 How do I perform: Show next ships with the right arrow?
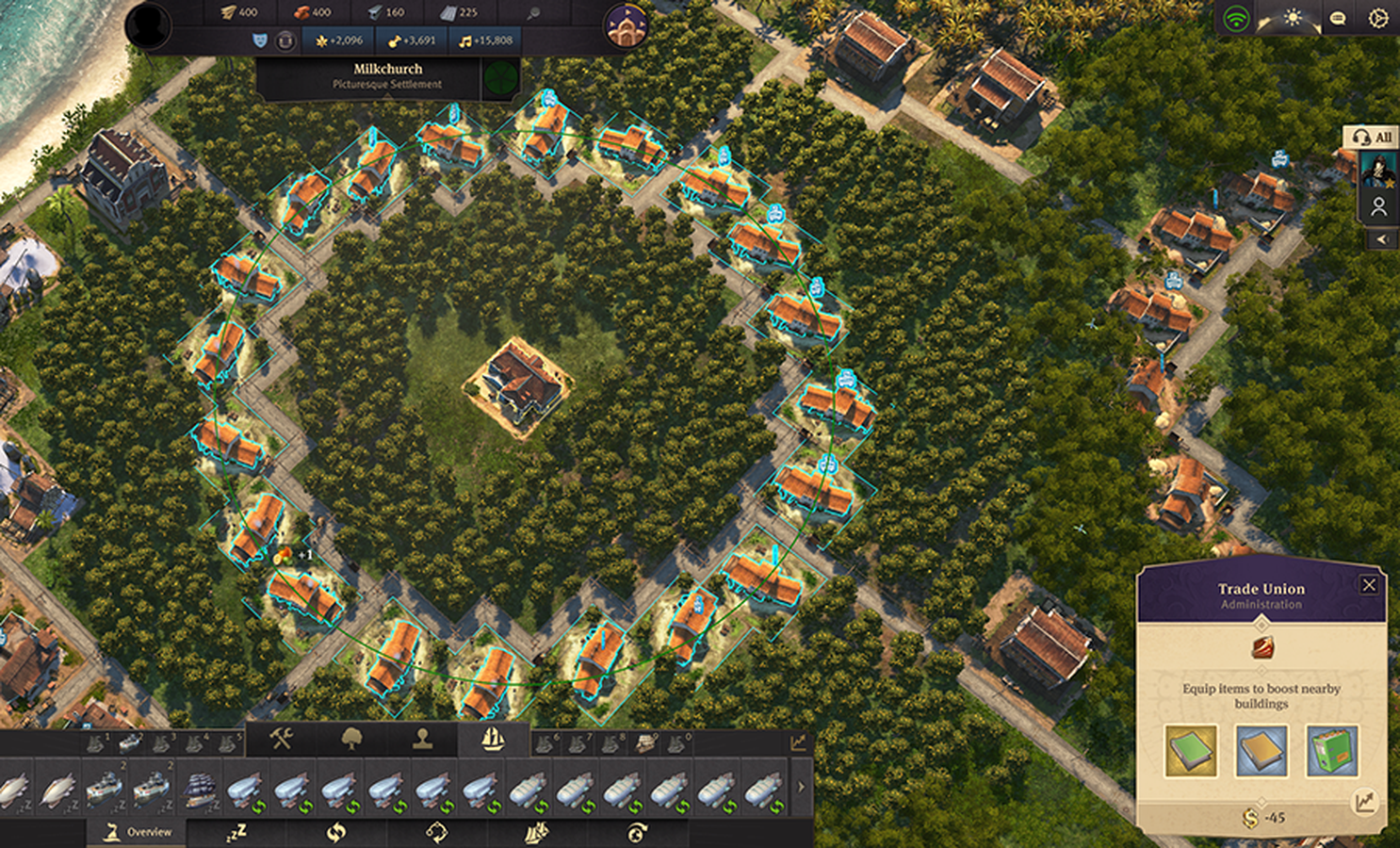click(801, 787)
